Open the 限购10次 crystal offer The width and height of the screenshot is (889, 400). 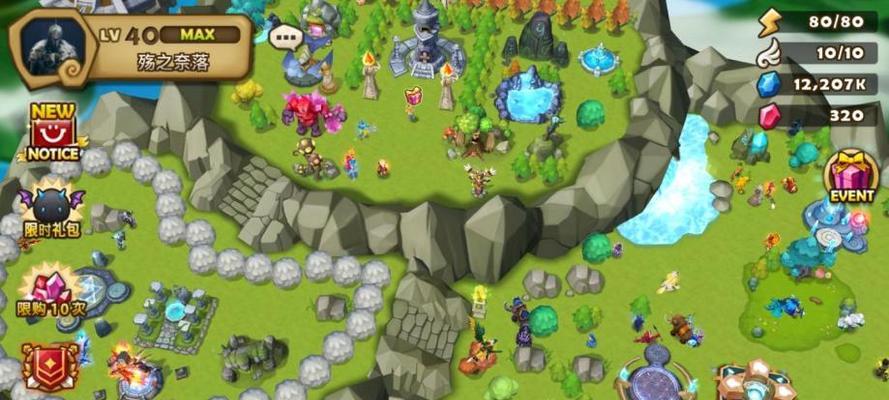tap(50, 293)
